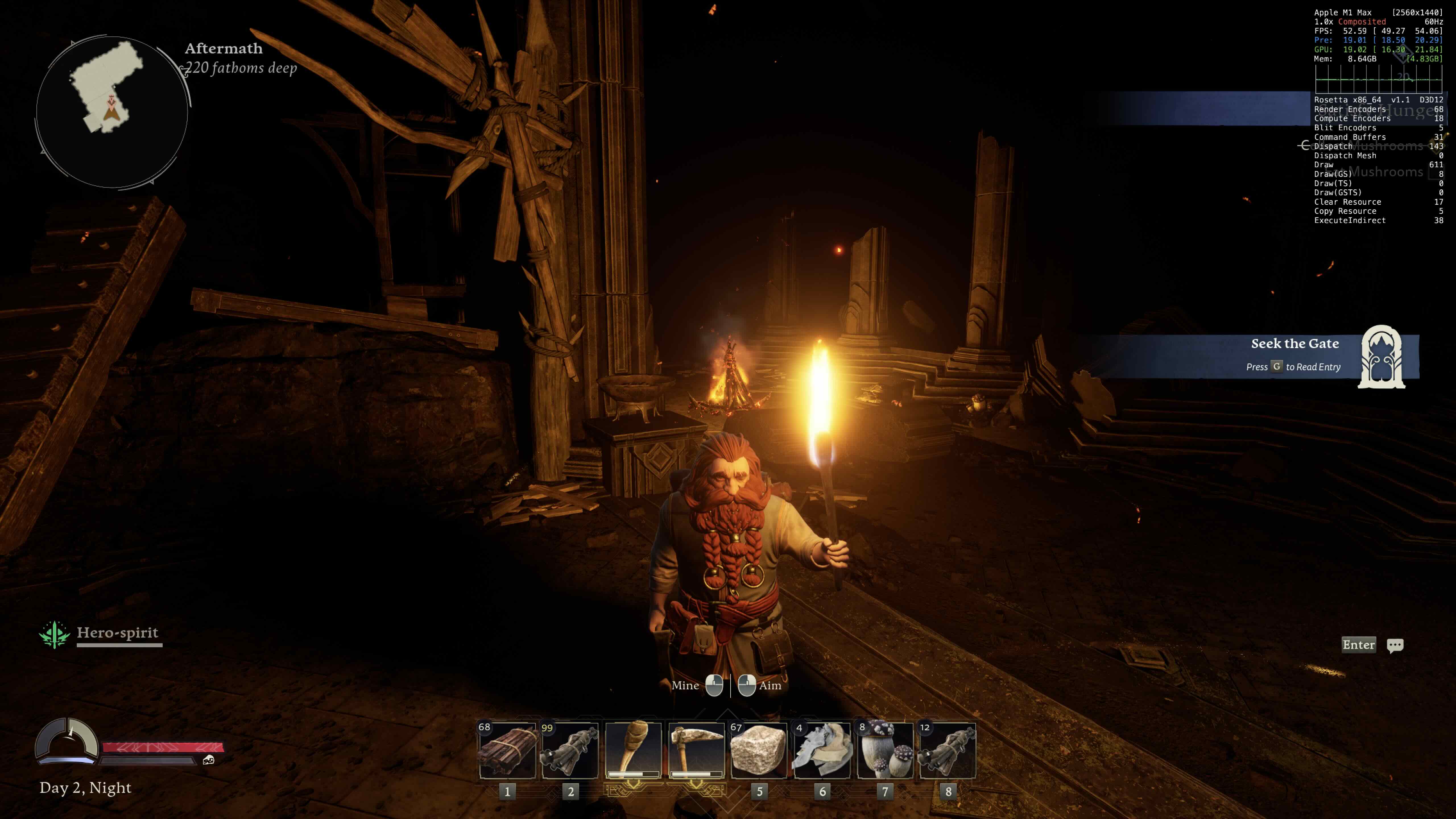Select the wood scraps bundle slot

click(x=507, y=750)
